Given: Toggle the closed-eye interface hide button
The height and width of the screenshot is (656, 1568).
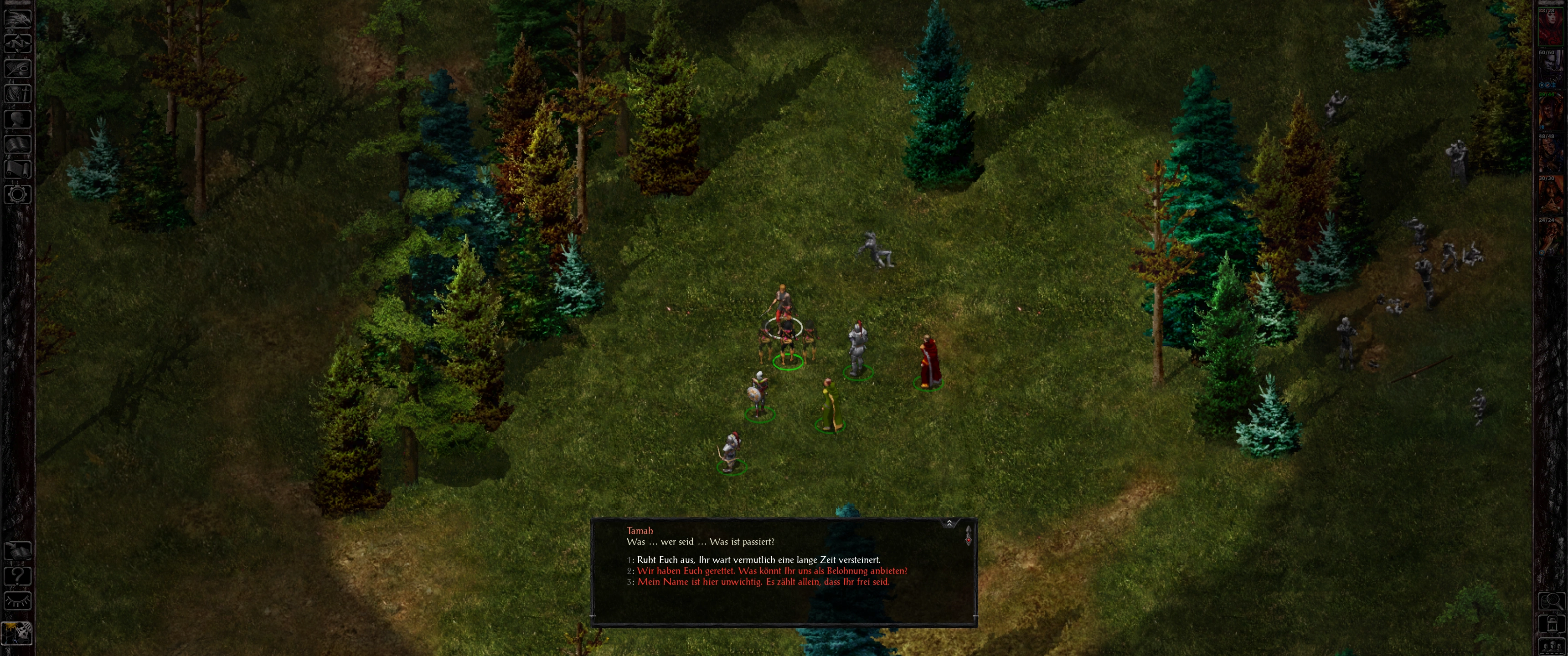Looking at the screenshot, I should pos(17,601).
